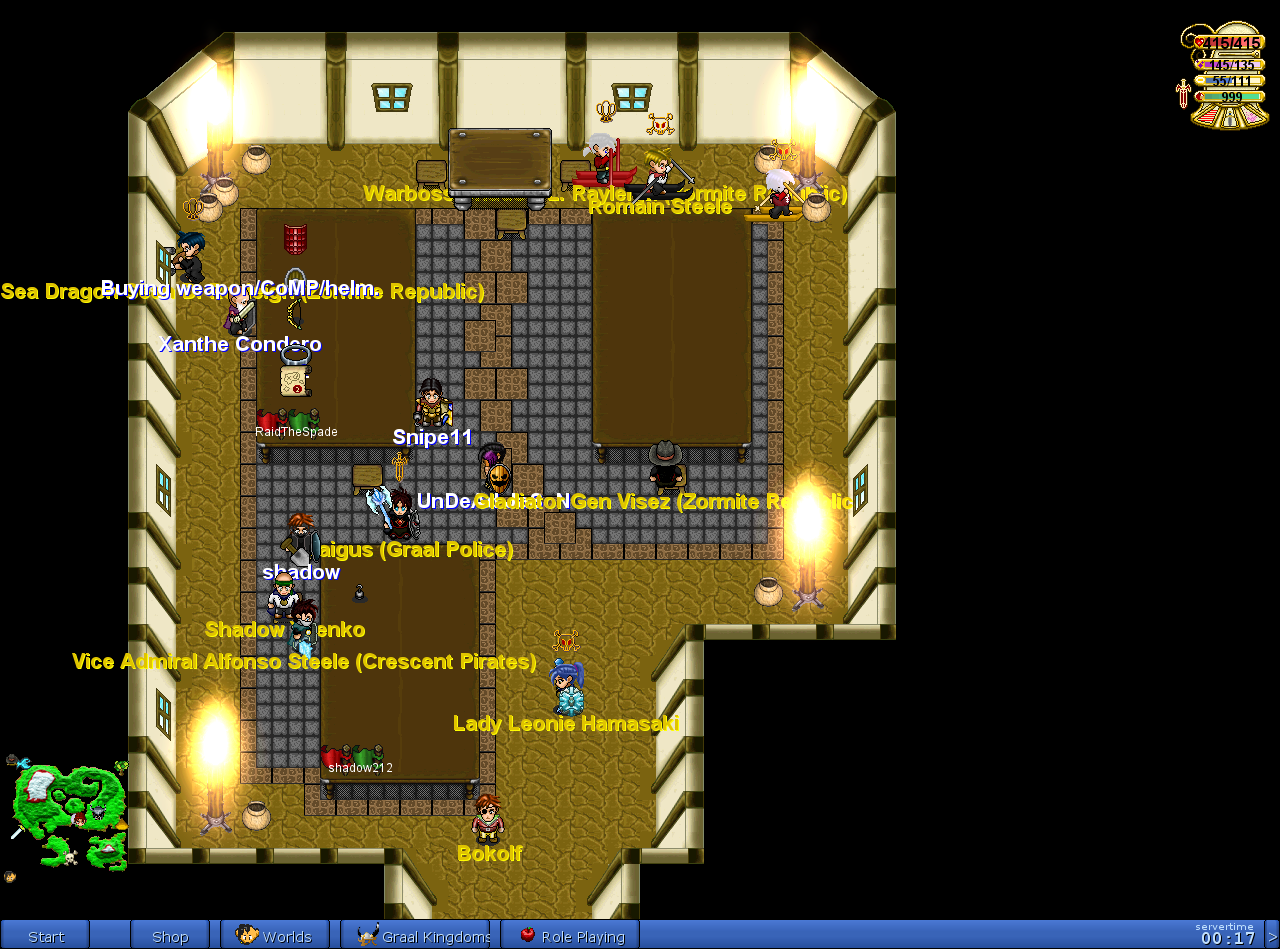1280x949 pixels.
Task: Open the Start menu on the taskbar
Action: coord(45,936)
